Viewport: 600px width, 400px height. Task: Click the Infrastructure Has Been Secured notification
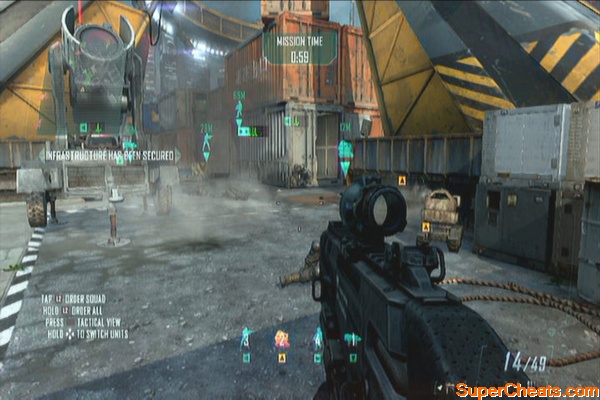[109, 155]
